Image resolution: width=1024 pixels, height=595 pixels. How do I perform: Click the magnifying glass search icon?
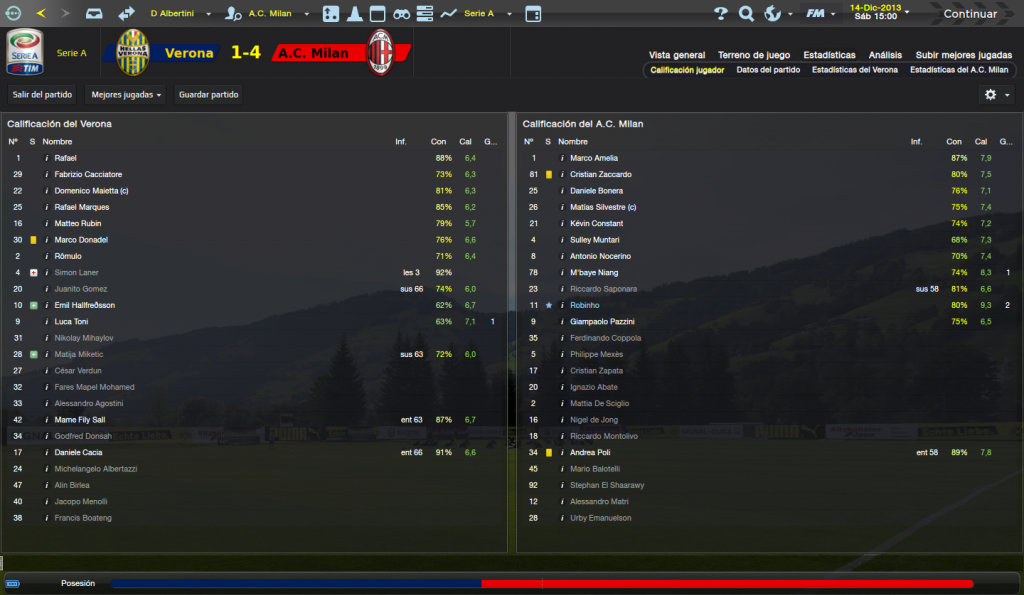tap(746, 14)
